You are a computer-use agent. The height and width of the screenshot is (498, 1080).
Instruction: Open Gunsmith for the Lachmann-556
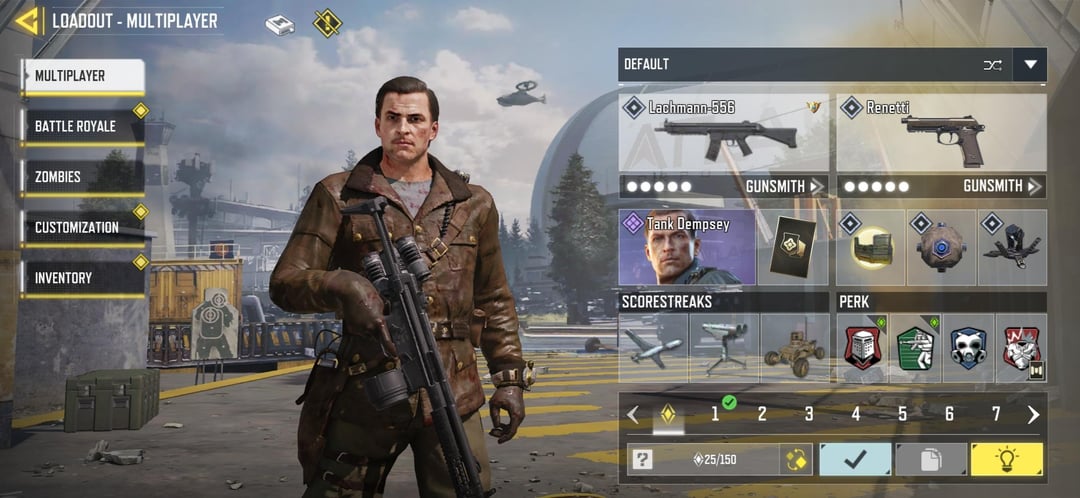784,186
